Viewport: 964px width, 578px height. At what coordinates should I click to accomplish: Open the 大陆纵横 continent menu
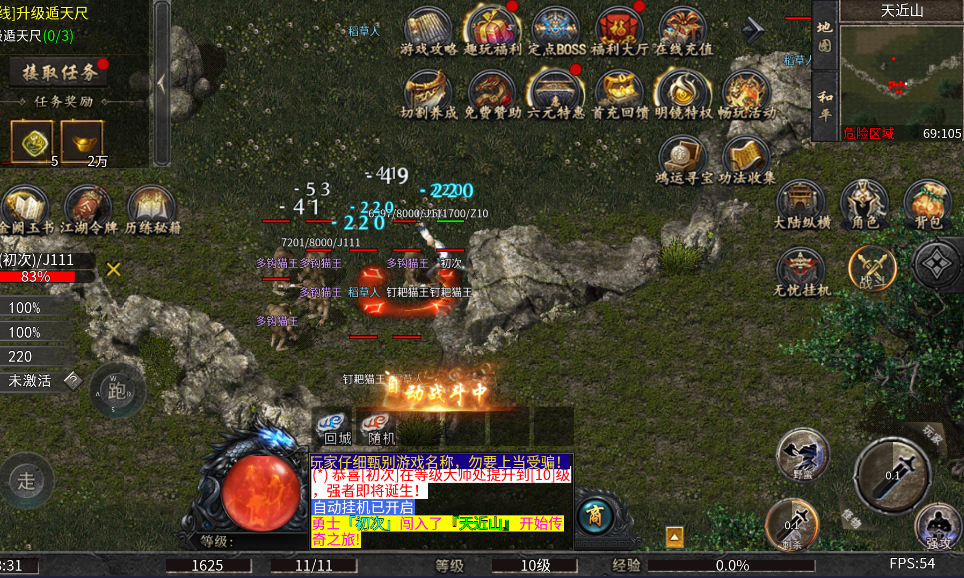[801, 204]
